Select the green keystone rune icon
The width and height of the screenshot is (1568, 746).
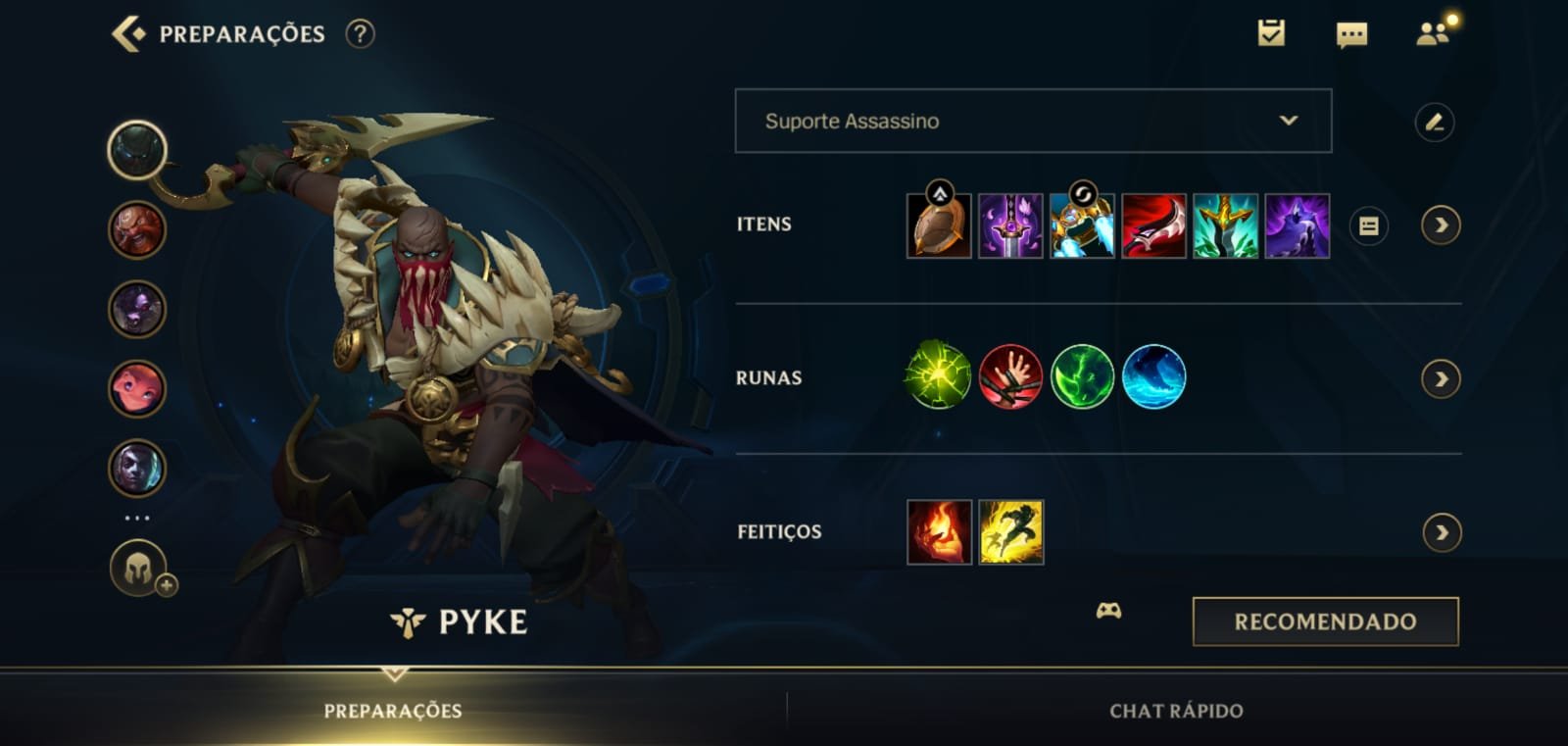tap(936, 376)
